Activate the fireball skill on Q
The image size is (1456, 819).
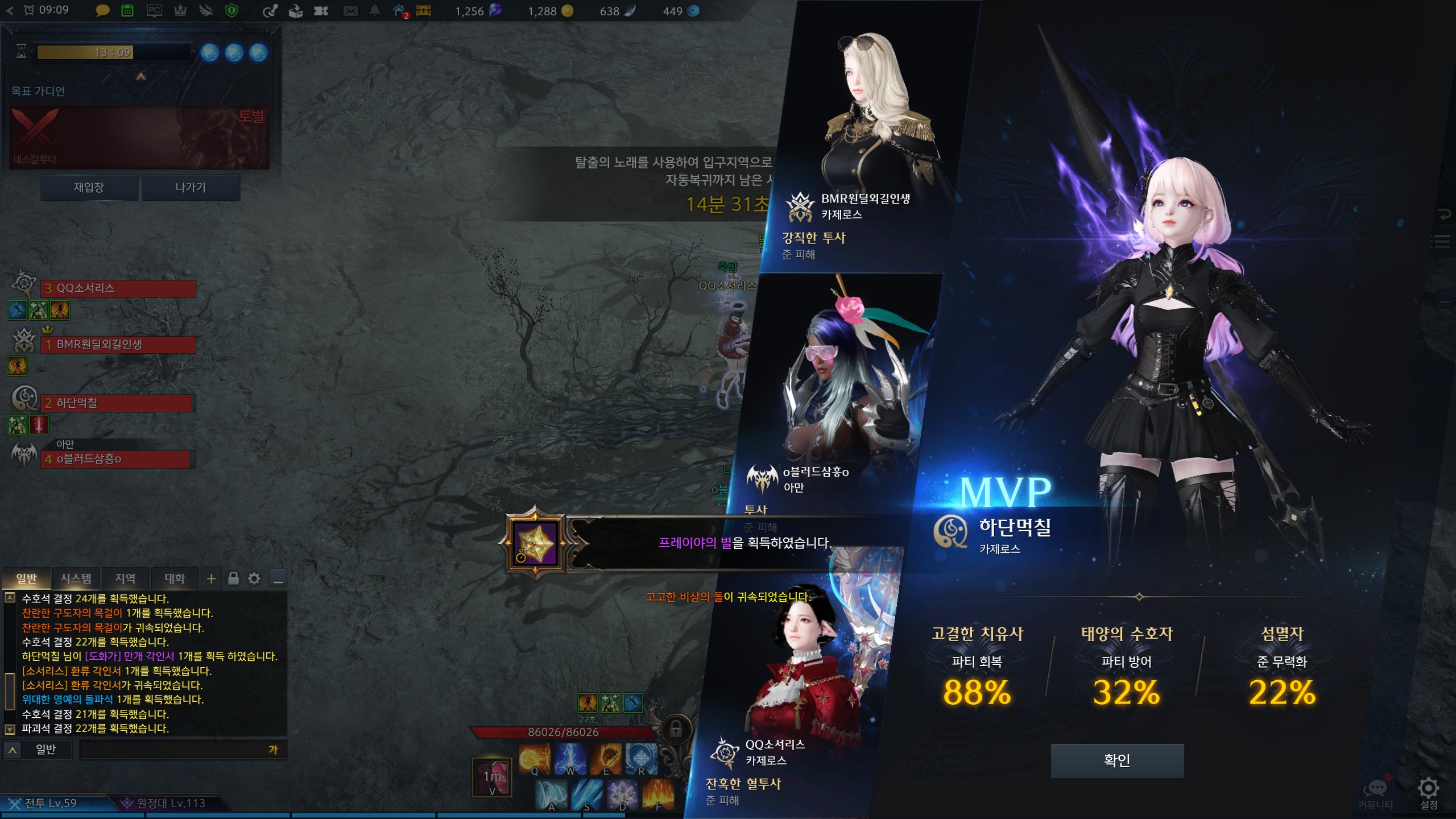(534, 759)
